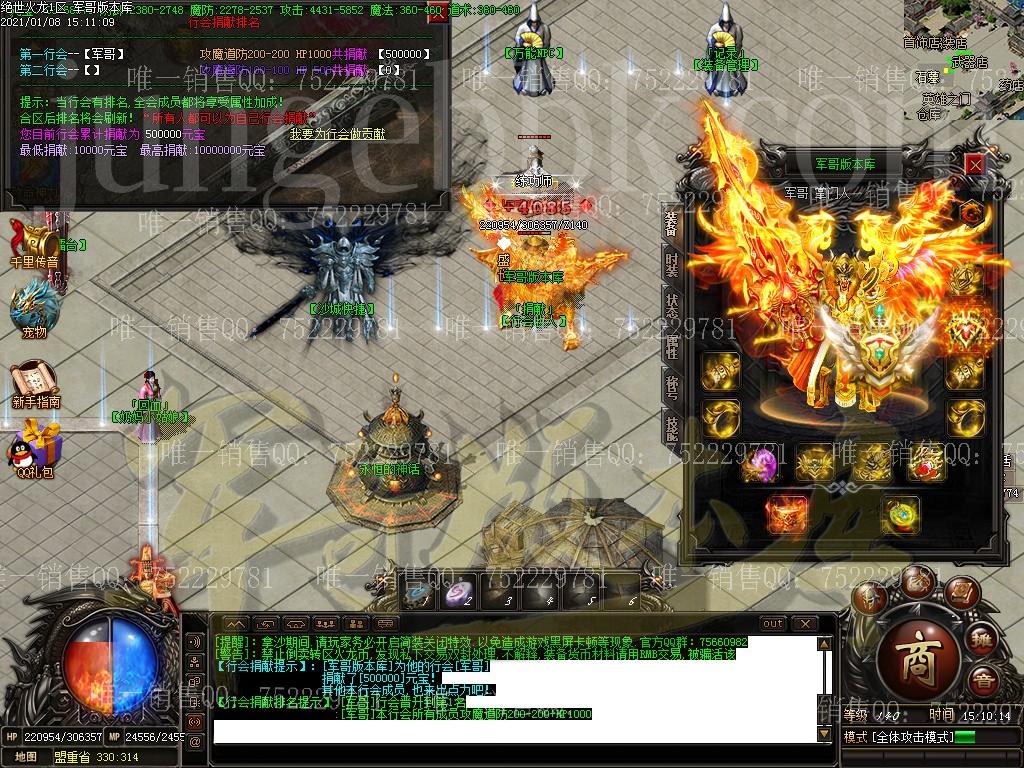Close the guild donation ranking dialog
1024x768 pixels.
click(436, 14)
